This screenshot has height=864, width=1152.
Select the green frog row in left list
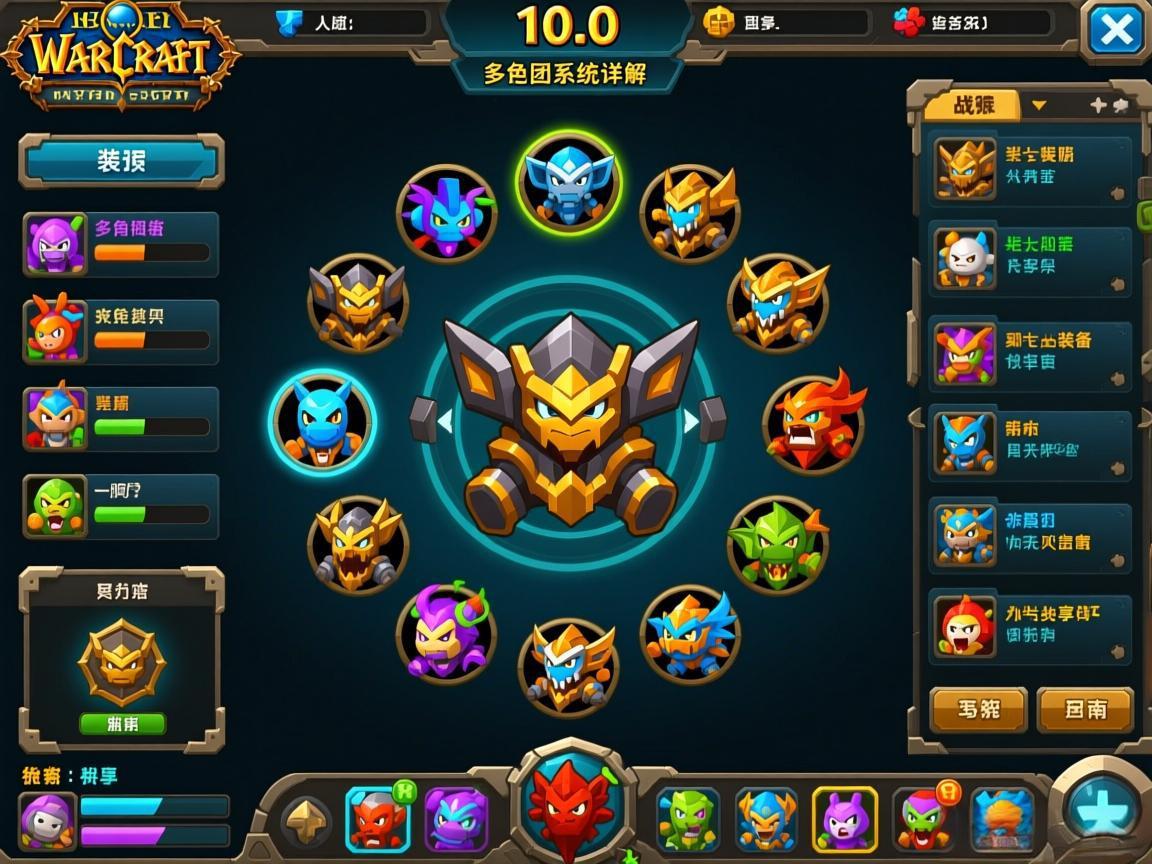coord(121,507)
